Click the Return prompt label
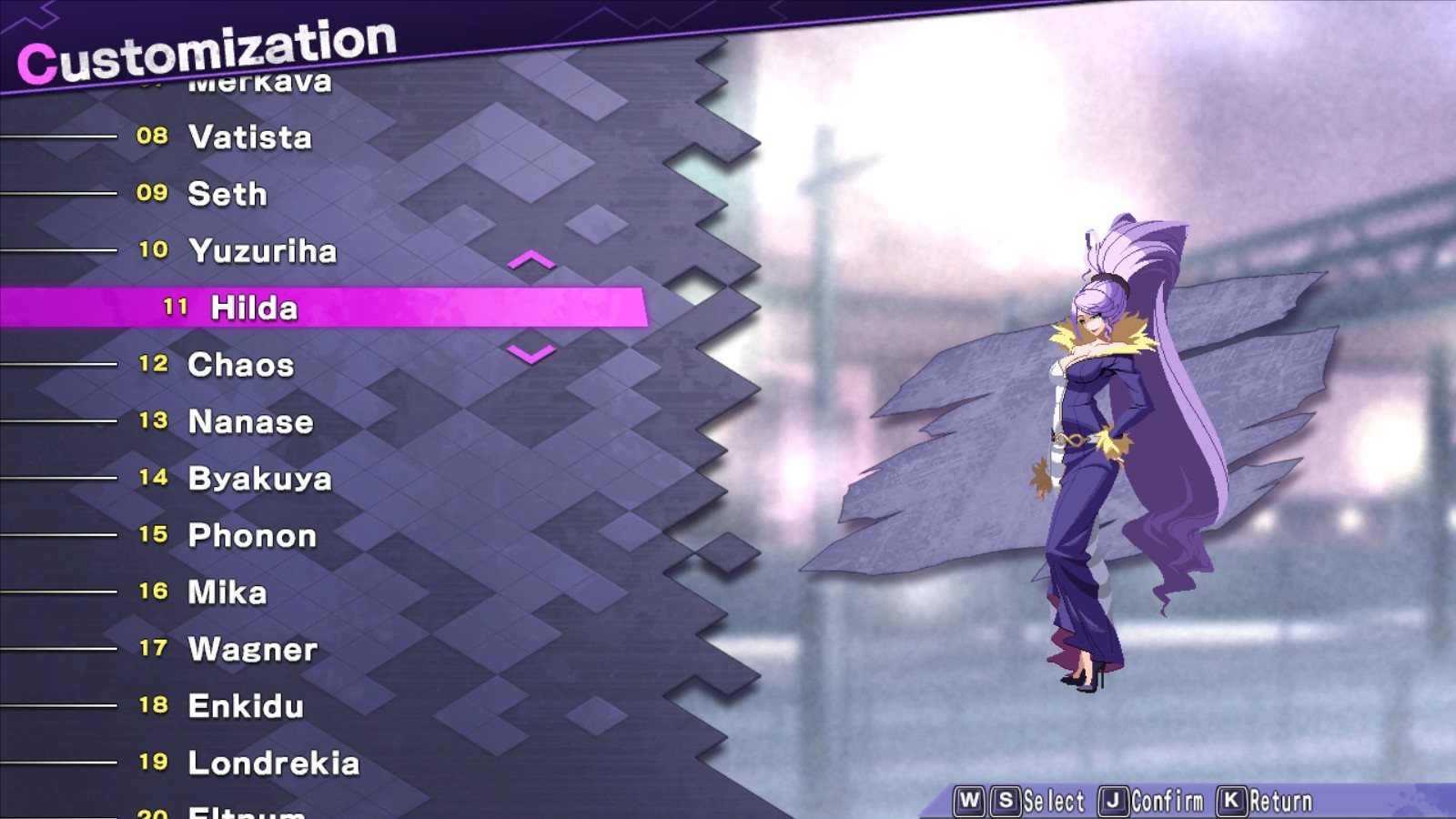The height and width of the screenshot is (819, 1456). pos(1281,801)
